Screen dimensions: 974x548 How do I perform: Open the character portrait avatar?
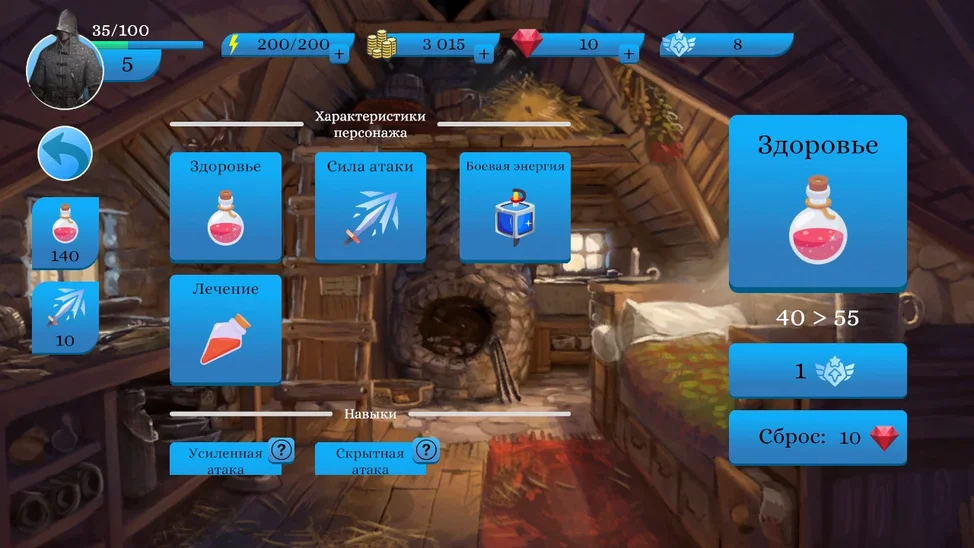[x=63, y=70]
